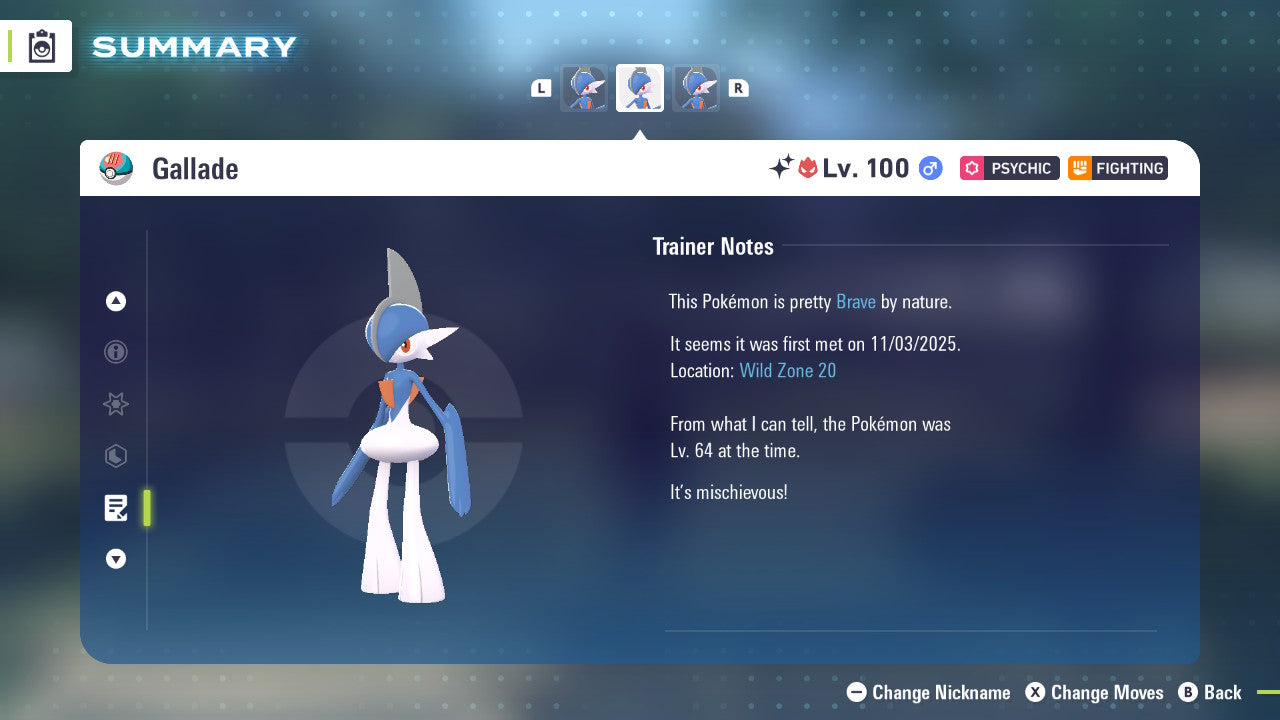Select the right party member thumbnail
This screenshot has width=1280, height=720.
(696, 88)
